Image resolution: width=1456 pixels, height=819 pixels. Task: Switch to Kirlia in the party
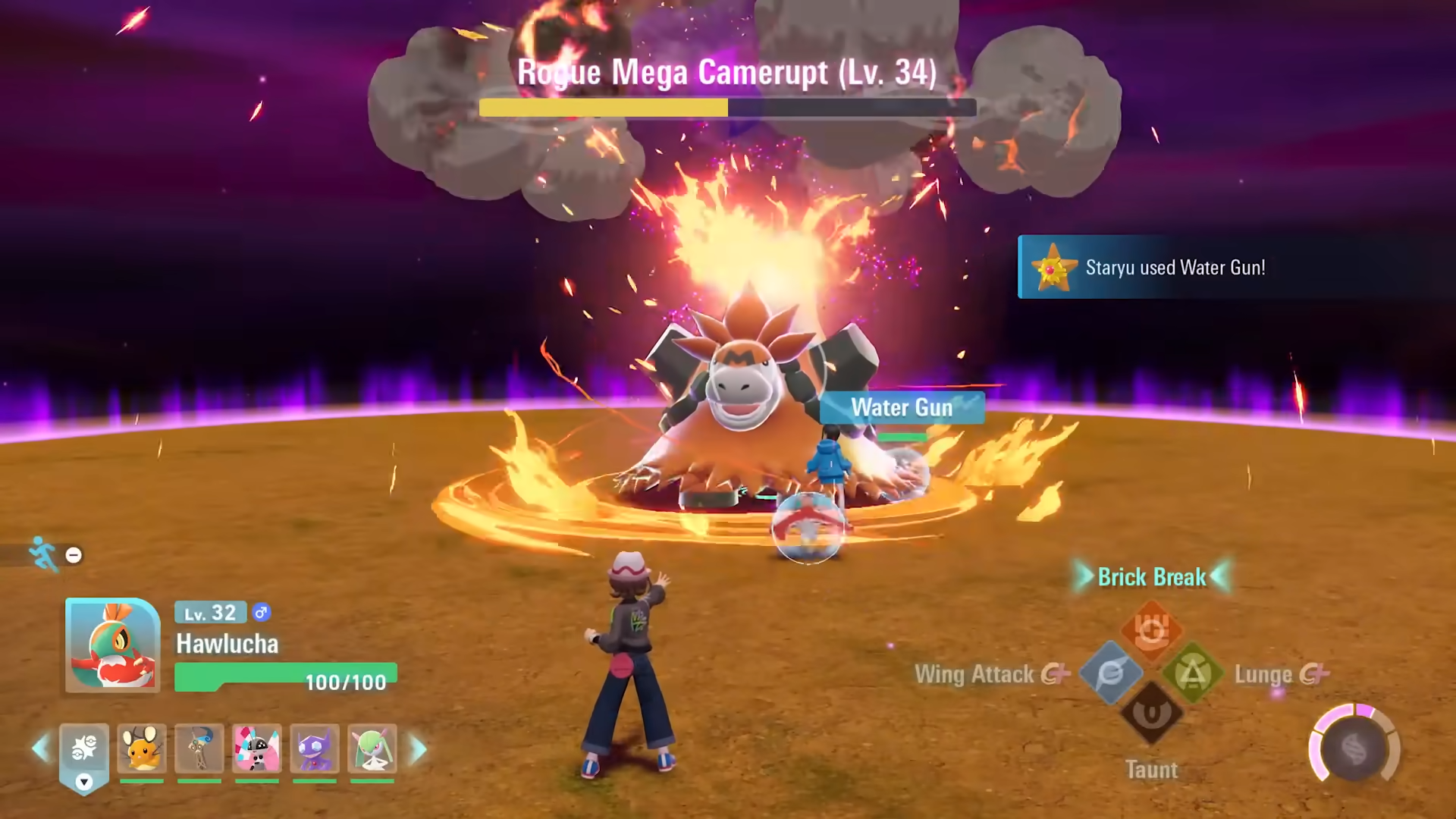372,748
